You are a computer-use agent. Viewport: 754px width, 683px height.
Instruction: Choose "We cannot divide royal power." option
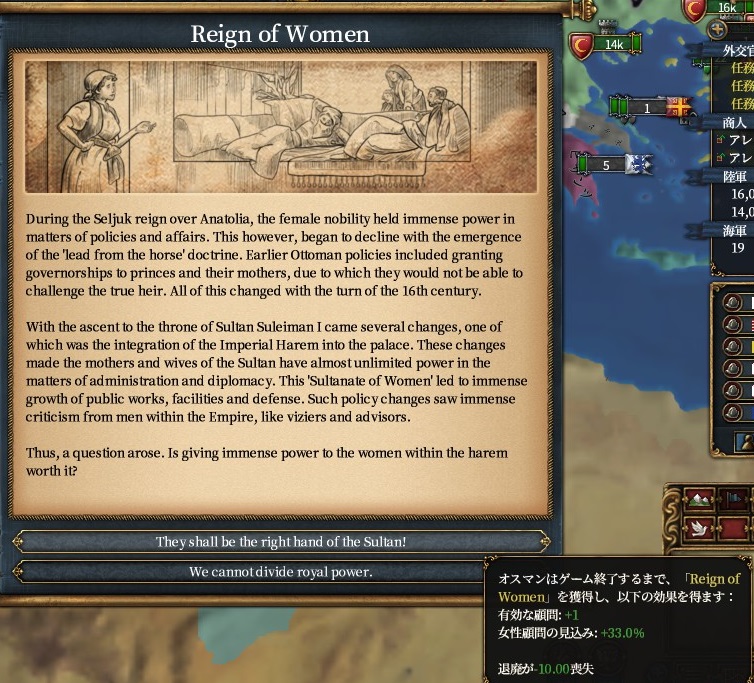pos(281,572)
